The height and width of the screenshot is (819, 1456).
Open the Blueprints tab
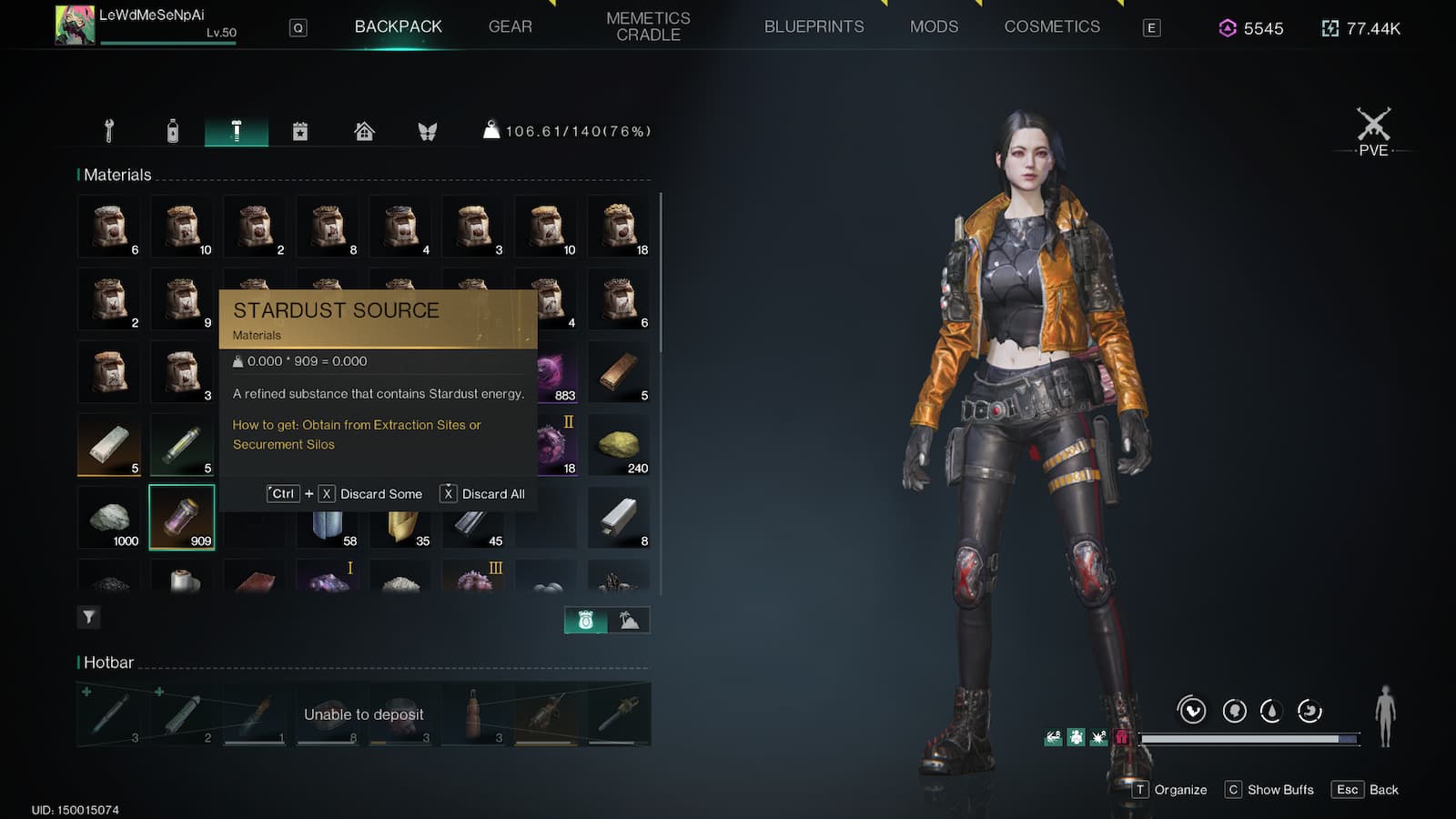(814, 27)
